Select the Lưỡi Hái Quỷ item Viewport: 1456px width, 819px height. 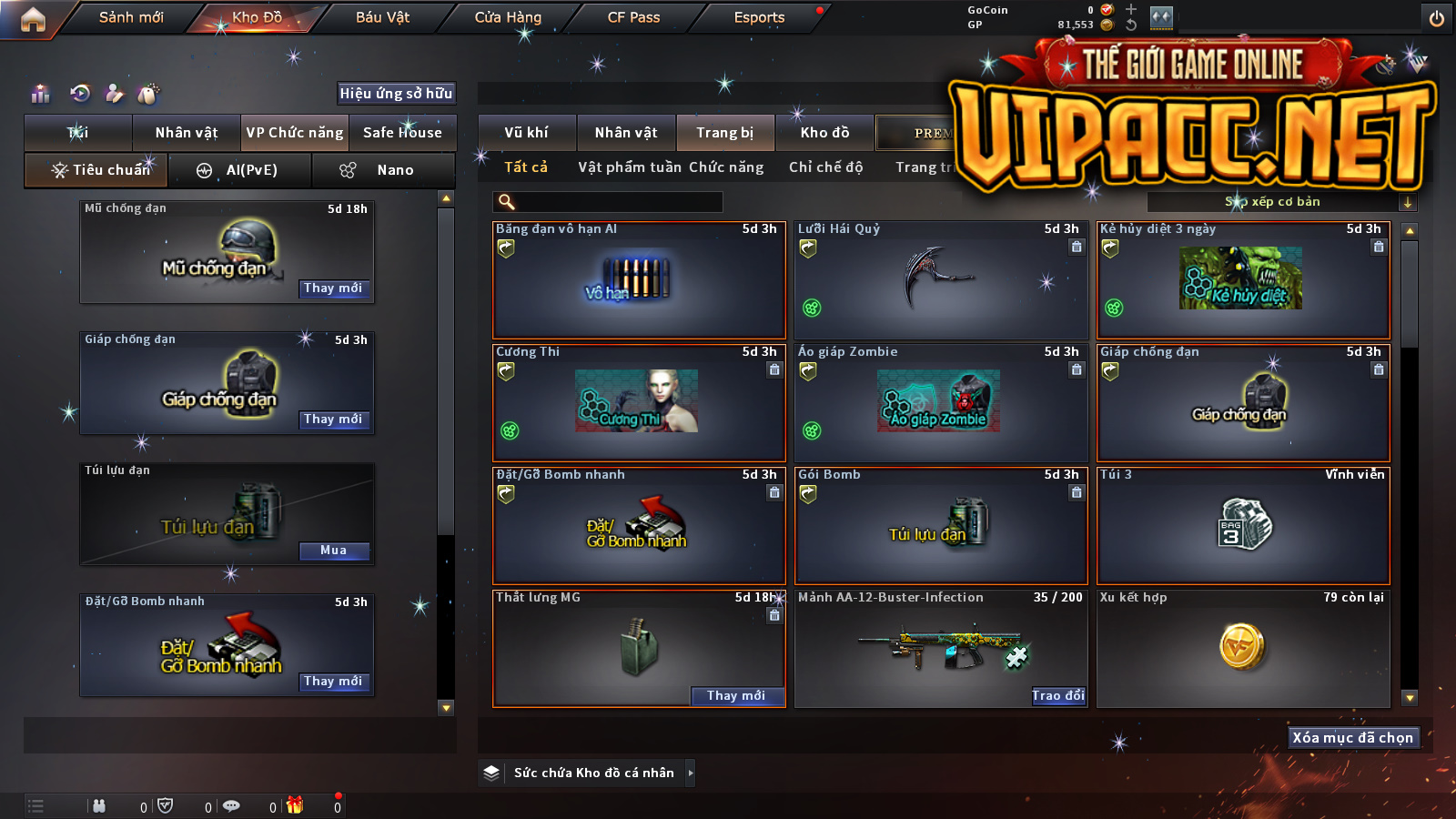(x=941, y=280)
